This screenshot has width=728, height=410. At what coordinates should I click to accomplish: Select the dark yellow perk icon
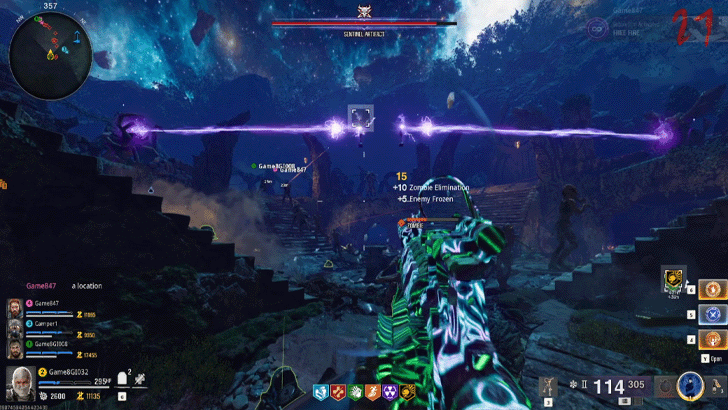pos(407,393)
